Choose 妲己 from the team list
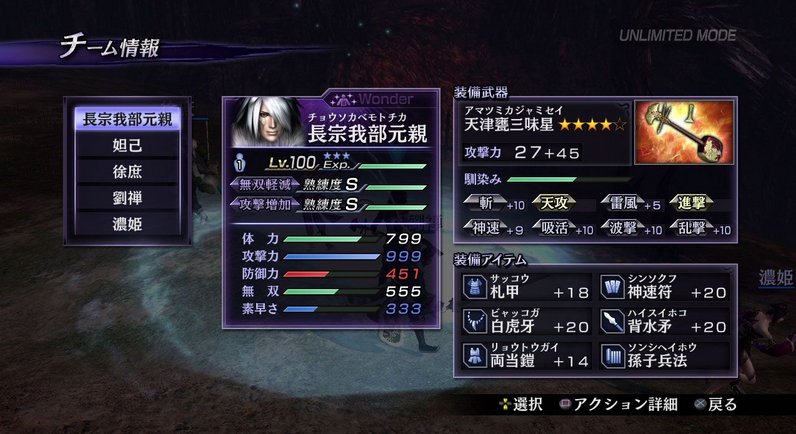This screenshot has height=434, width=796. tap(127, 146)
